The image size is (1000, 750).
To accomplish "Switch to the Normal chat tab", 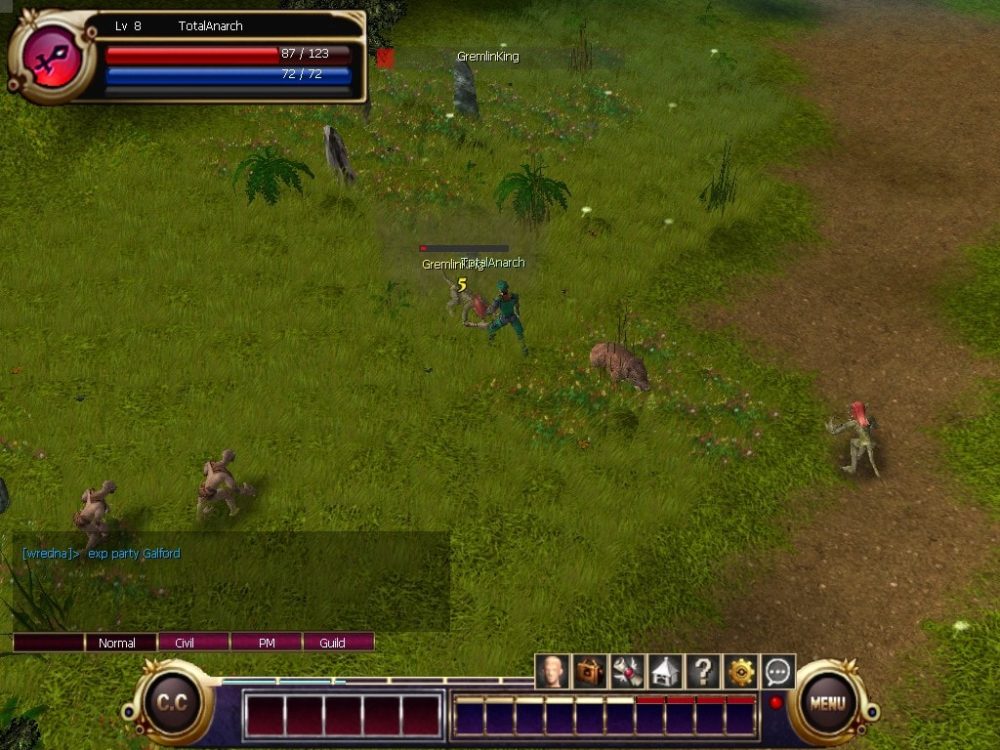I will (x=117, y=643).
